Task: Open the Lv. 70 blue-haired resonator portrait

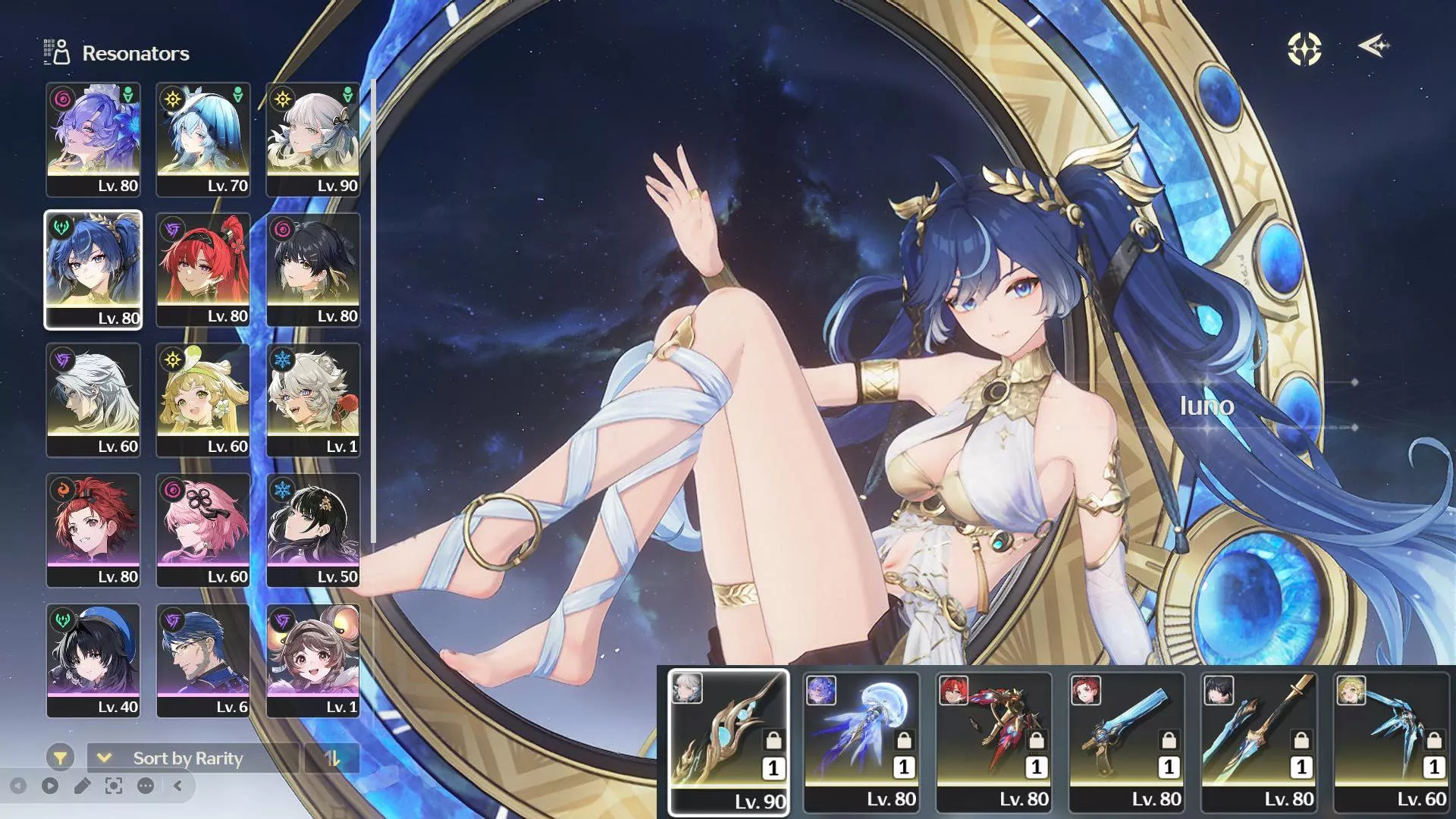Action: click(x=203, y=136)
